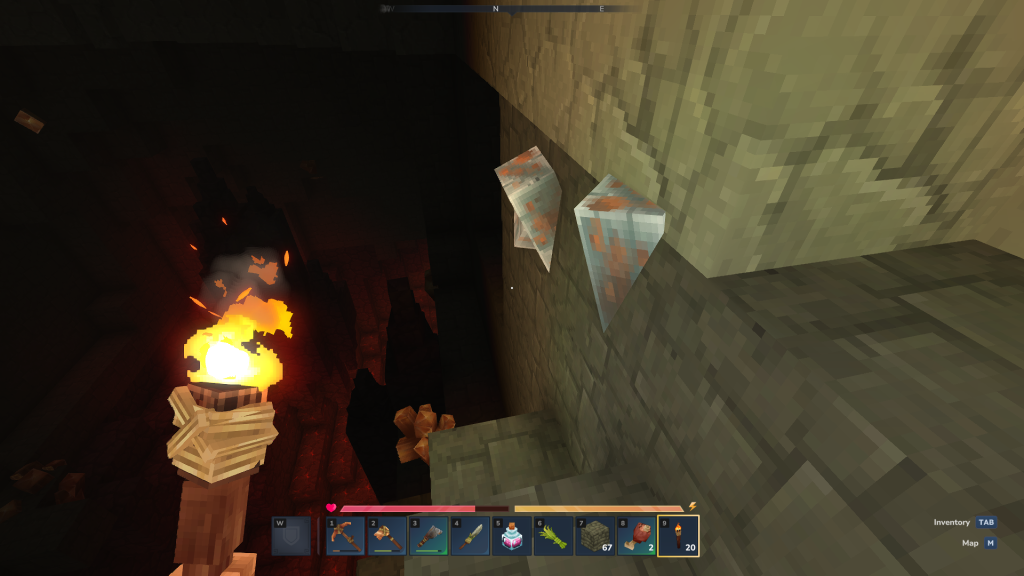The height and width of the screenshot is (576, 1024).
Task: Click the torch slot with 20 torches
Action: 679,535
